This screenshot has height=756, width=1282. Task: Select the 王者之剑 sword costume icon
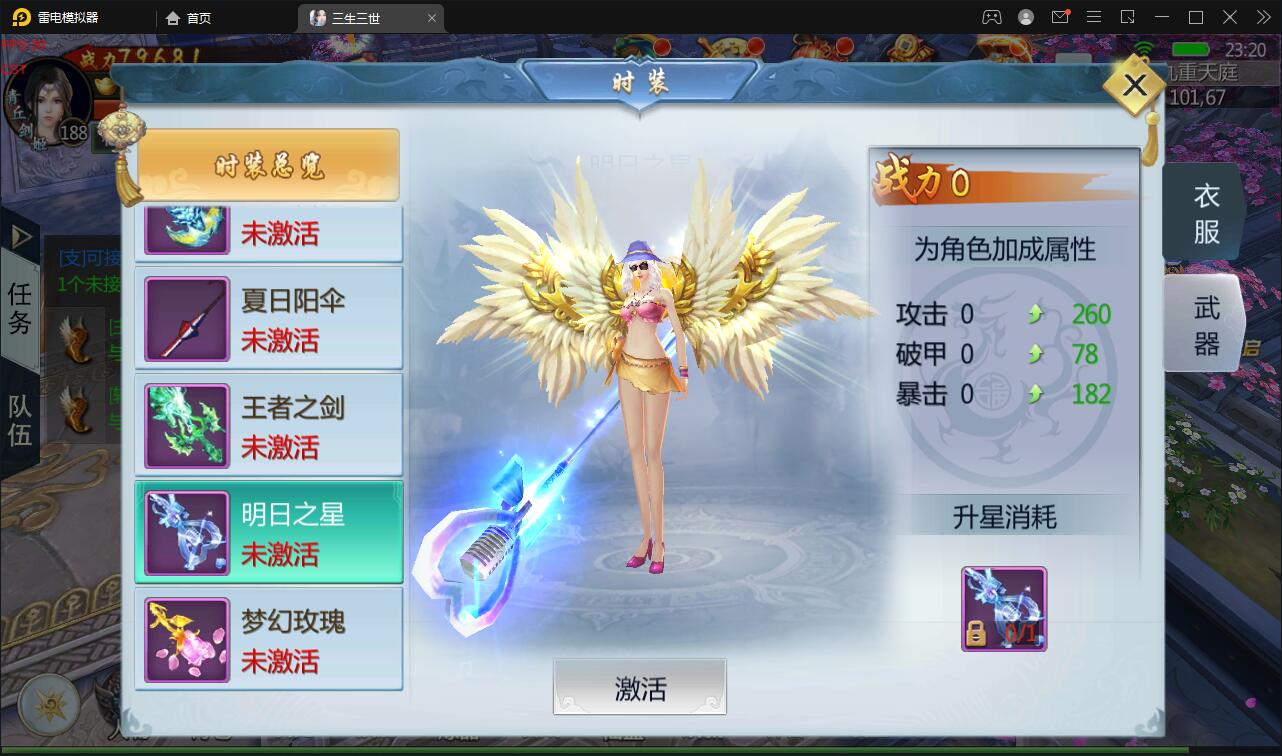(186, 424)
